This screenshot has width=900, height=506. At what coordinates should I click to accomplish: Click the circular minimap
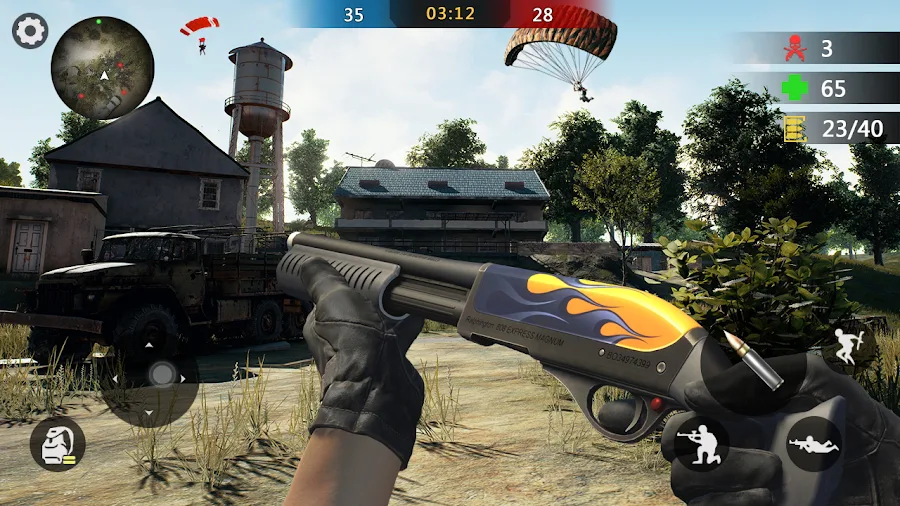[102, 68]
